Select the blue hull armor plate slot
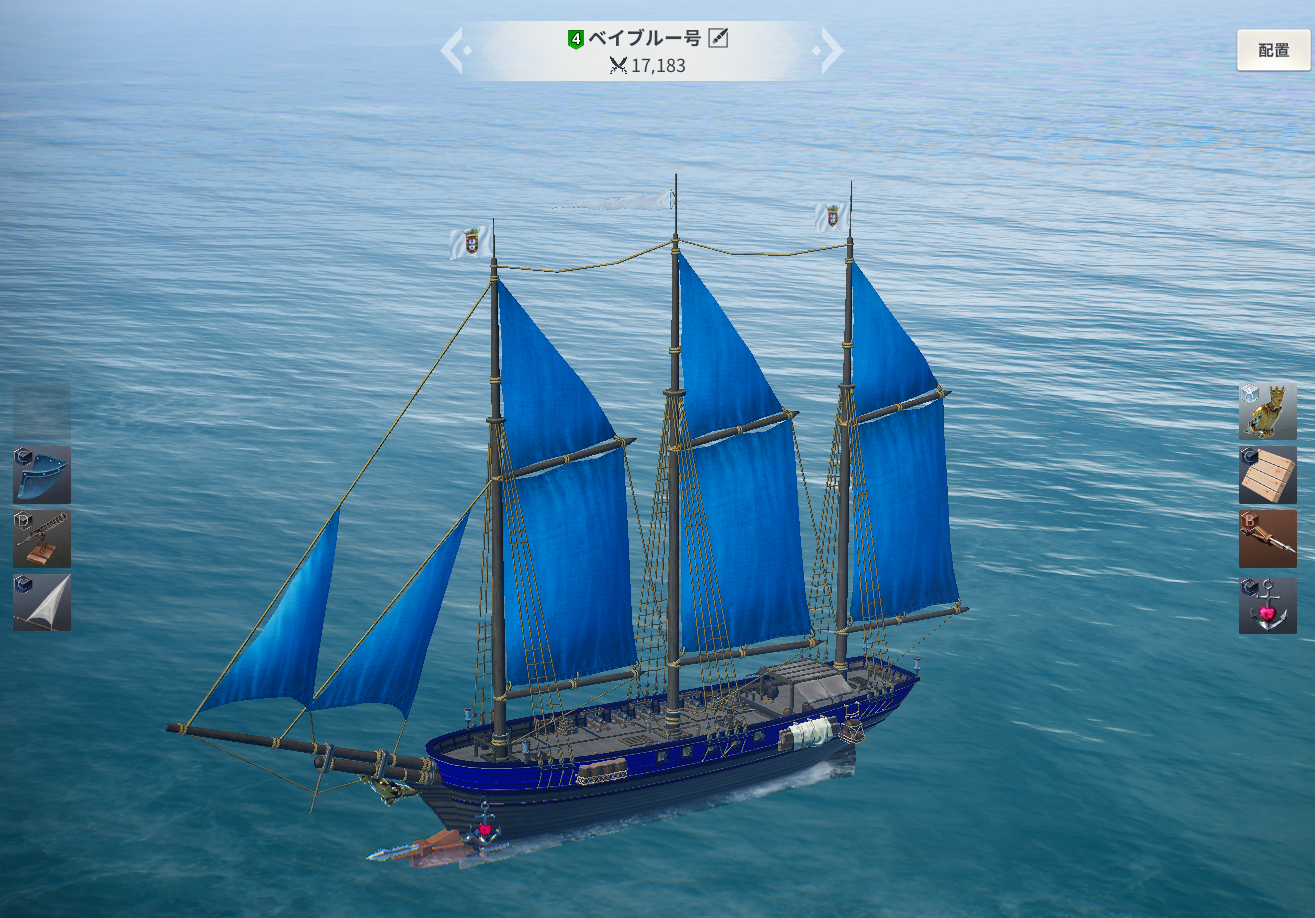This screenshot has width=1315, height=918. 42,474
